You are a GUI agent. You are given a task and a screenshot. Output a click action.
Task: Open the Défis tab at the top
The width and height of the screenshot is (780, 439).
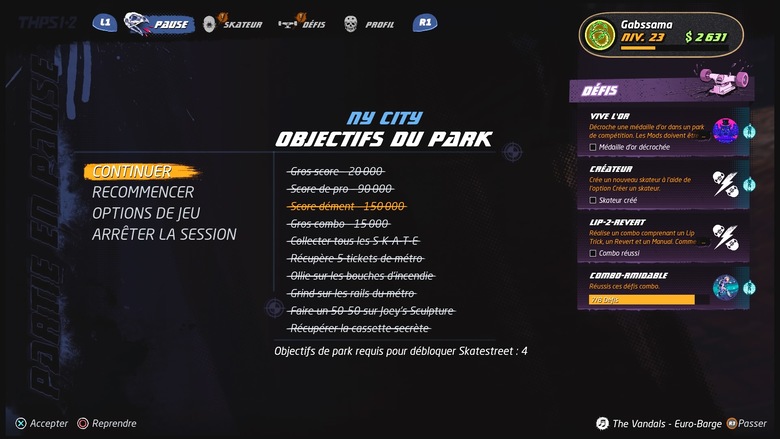click(x=303, y=23)
